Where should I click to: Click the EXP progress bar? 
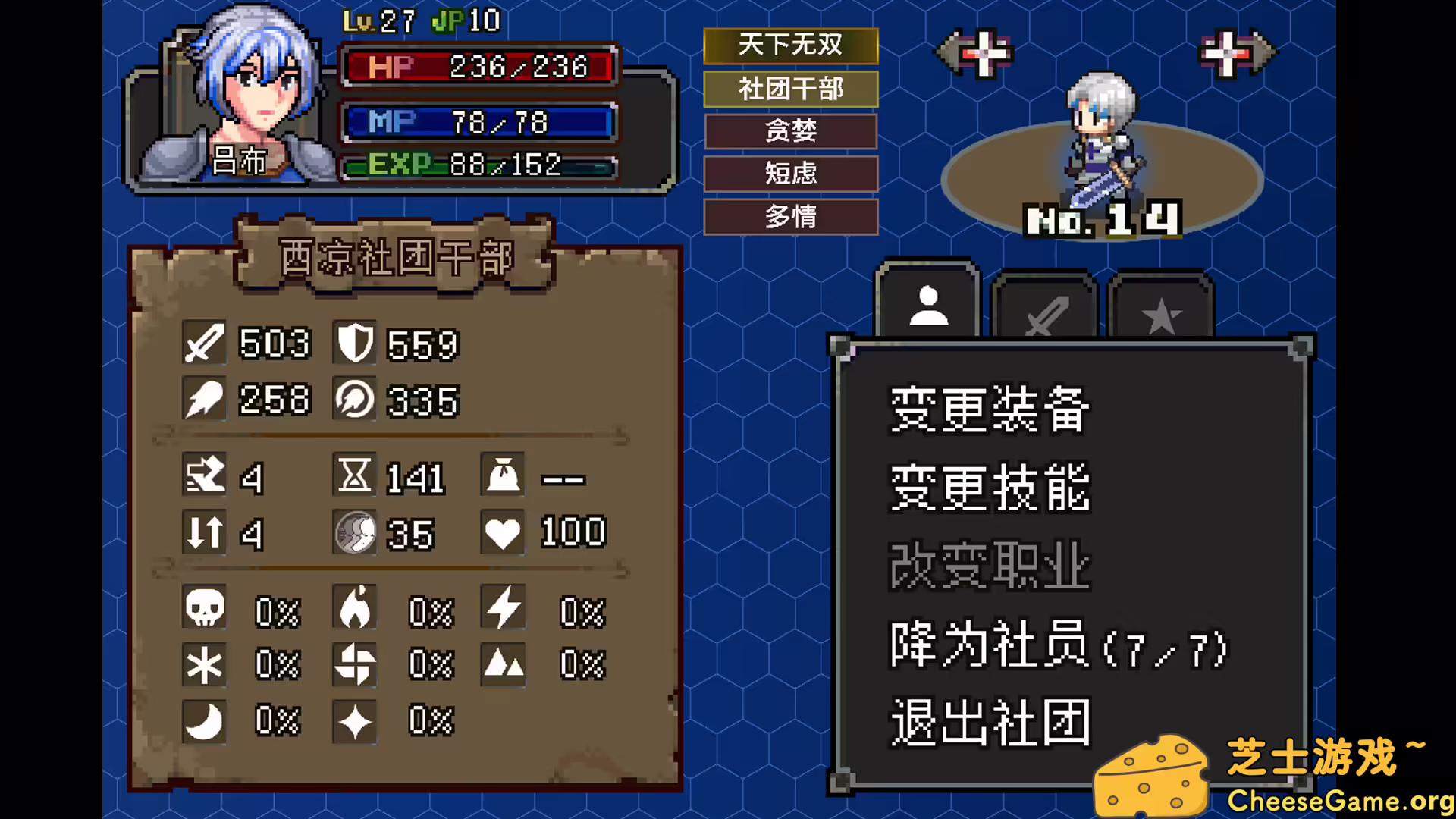pyautogui.click(x=478, y=163)
